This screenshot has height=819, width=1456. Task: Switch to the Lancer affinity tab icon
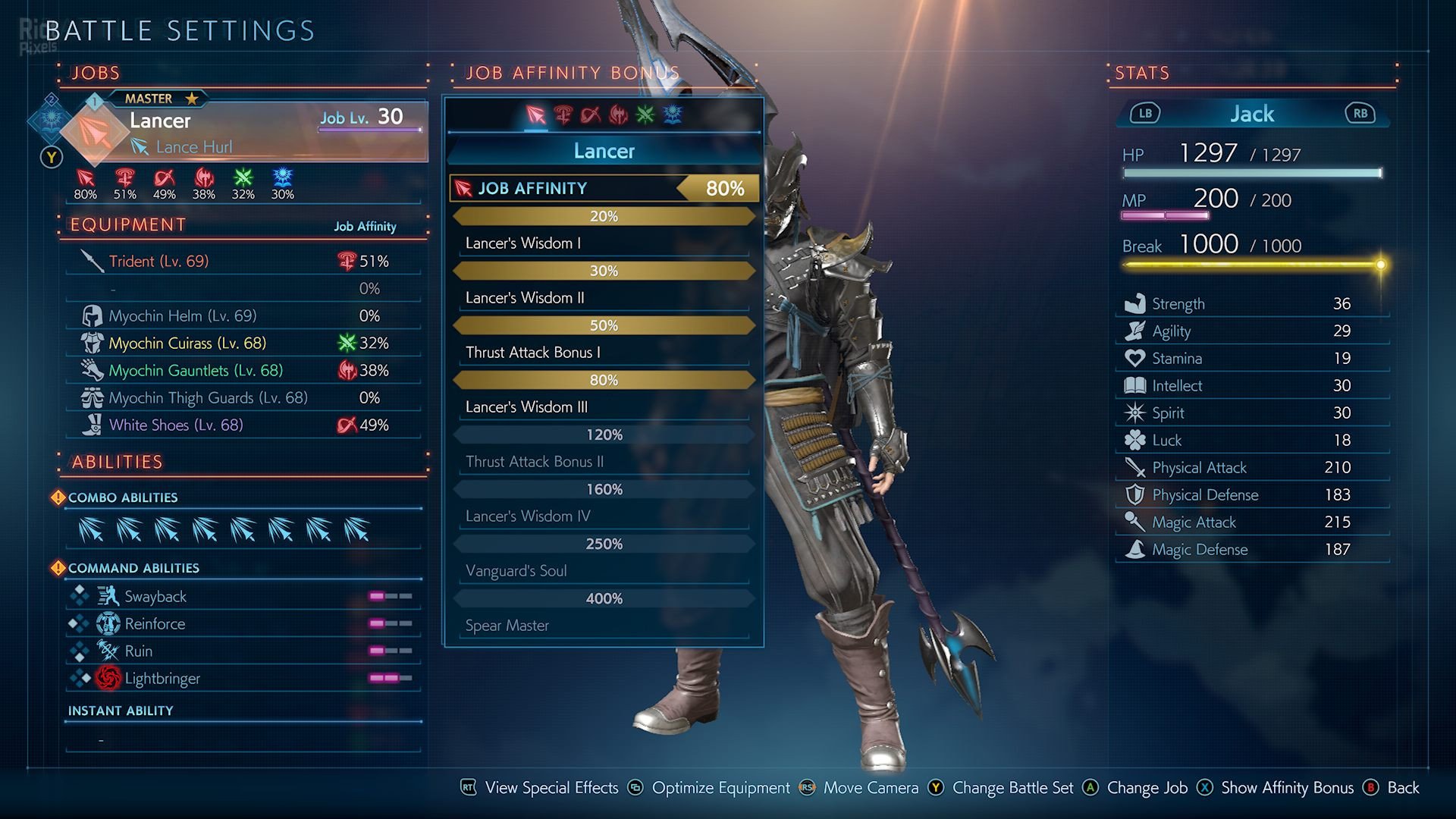pyautogui.click(x=535, y=115)
